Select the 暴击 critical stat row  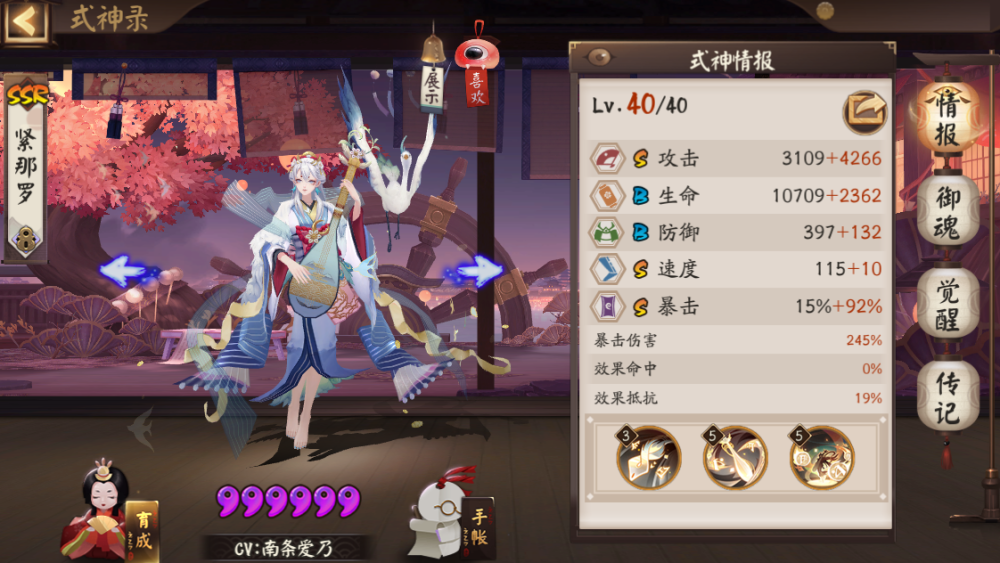coord(735,306)
